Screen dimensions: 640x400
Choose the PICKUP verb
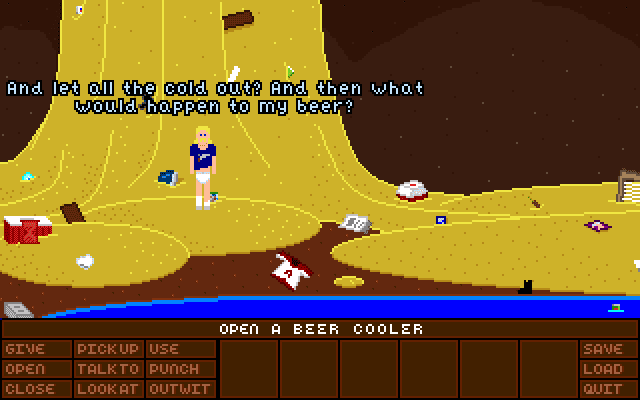coord(107,349)
